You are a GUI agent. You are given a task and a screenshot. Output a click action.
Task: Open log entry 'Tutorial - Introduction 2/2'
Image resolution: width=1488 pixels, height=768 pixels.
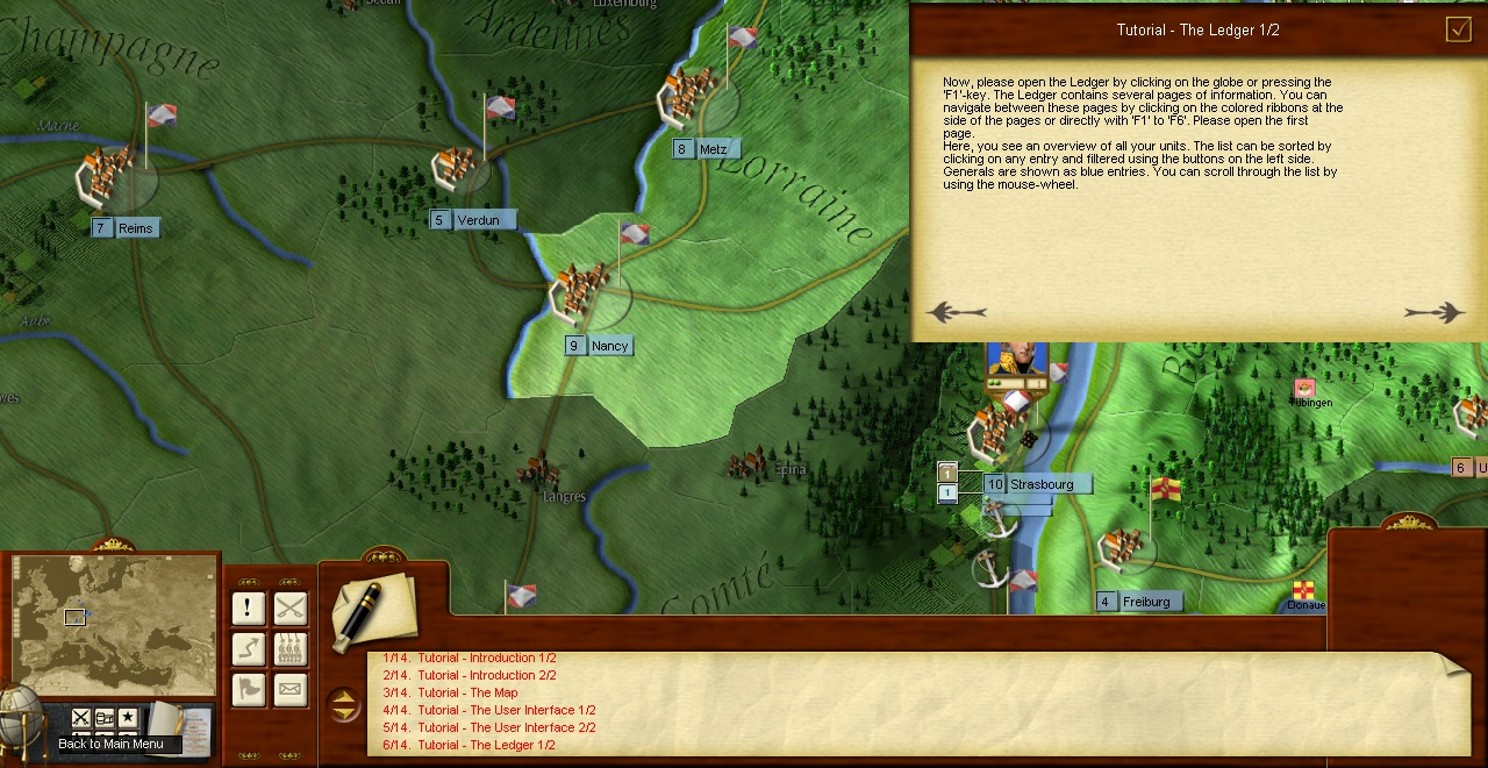486,675
